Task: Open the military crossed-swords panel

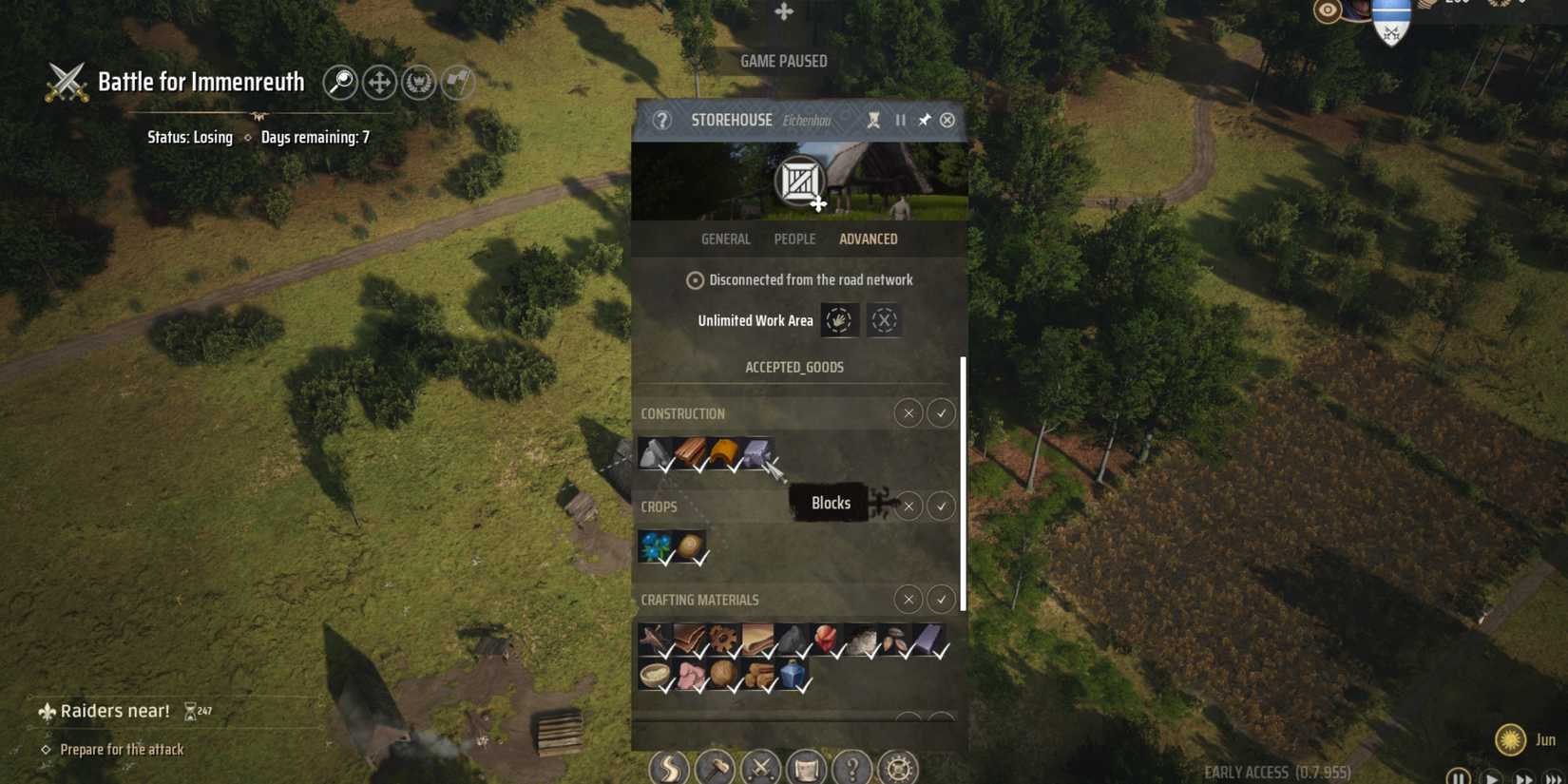Action: (x=760, y=768)
